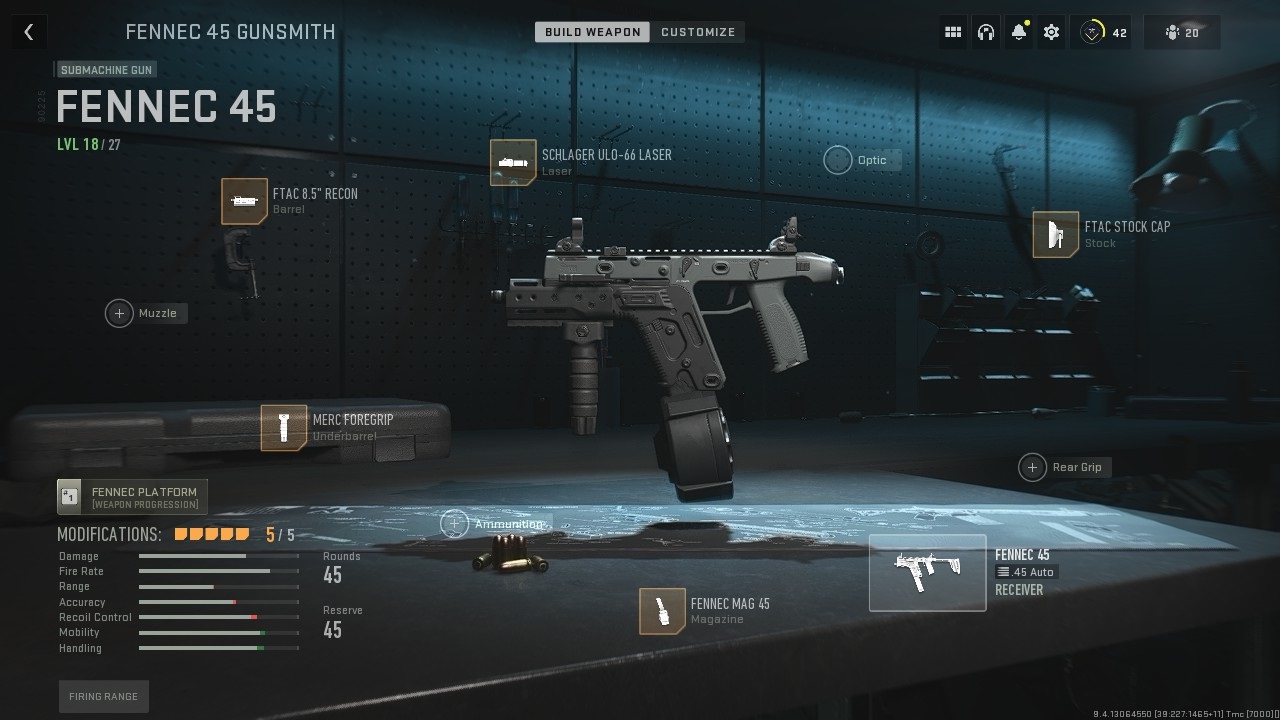Add an Optic attachment
The image size is (1280, 720).
pos(838,160)
